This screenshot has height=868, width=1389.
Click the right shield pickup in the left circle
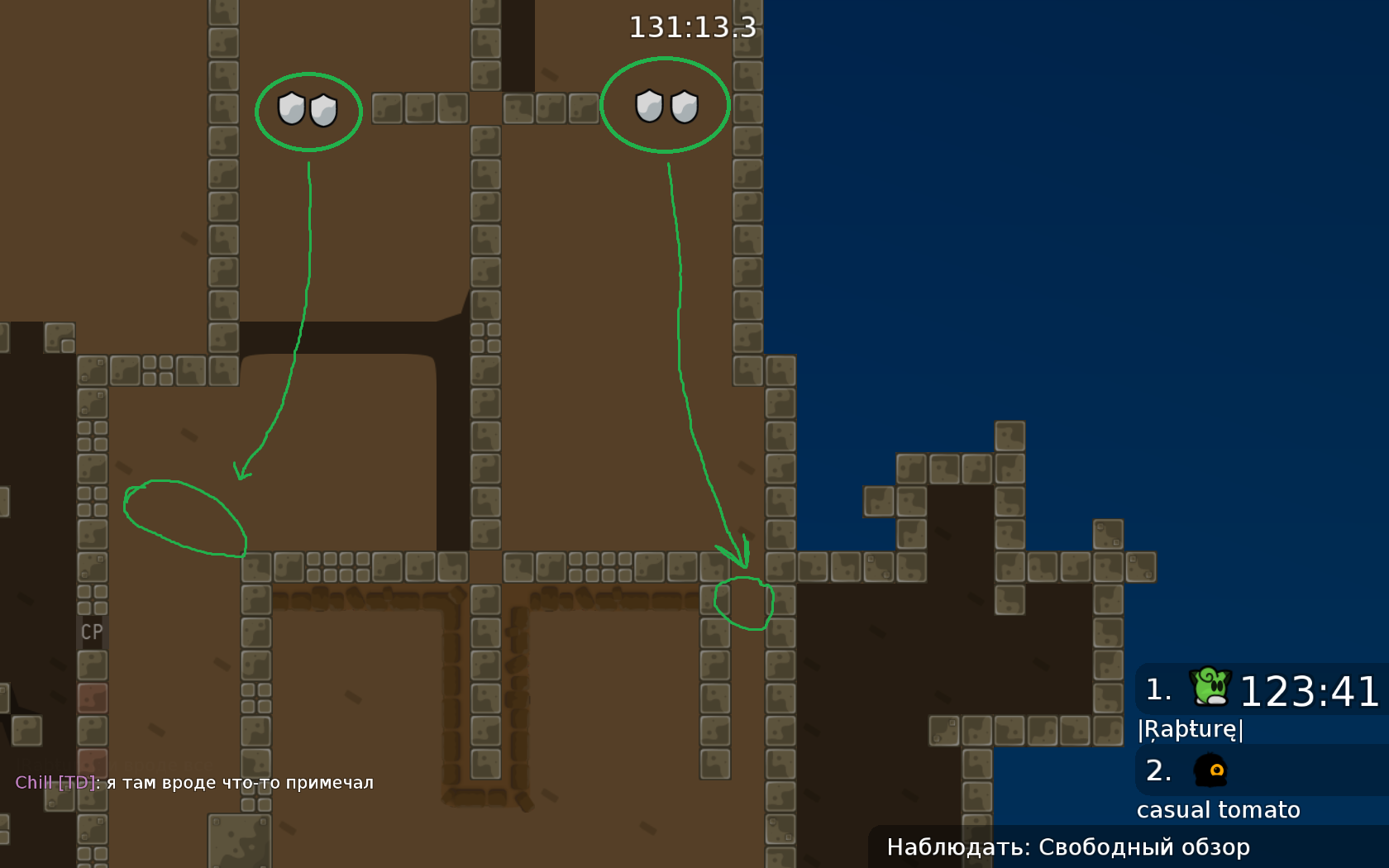[x=322, y=110]
